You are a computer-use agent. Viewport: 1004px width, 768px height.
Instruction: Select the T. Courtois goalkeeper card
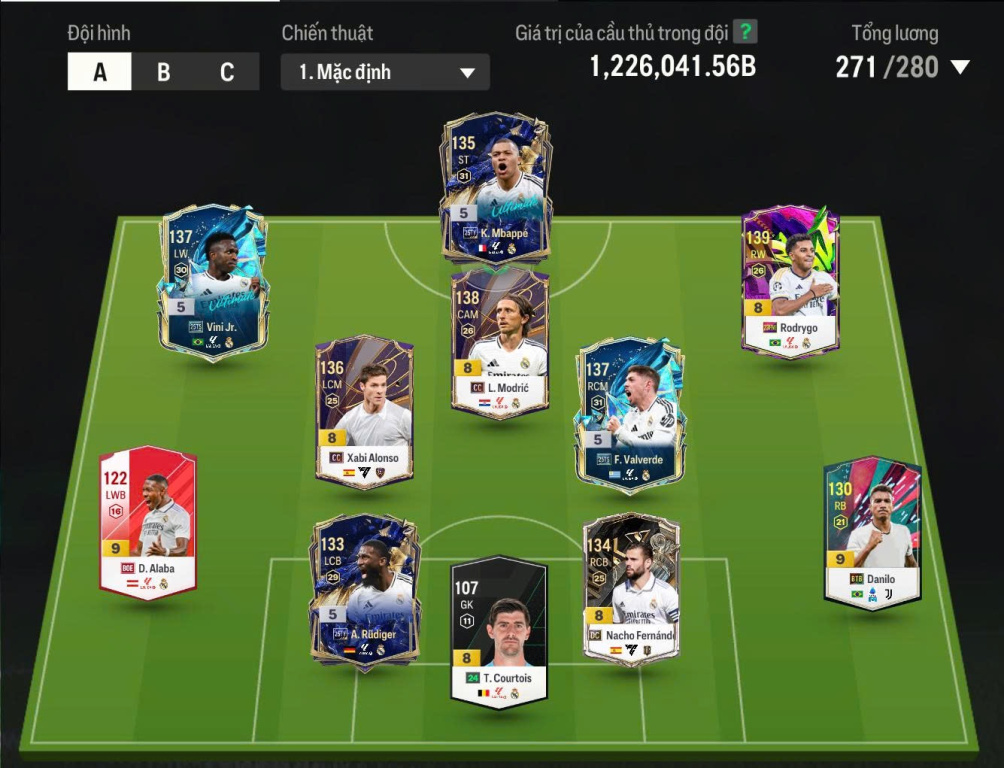499,632
